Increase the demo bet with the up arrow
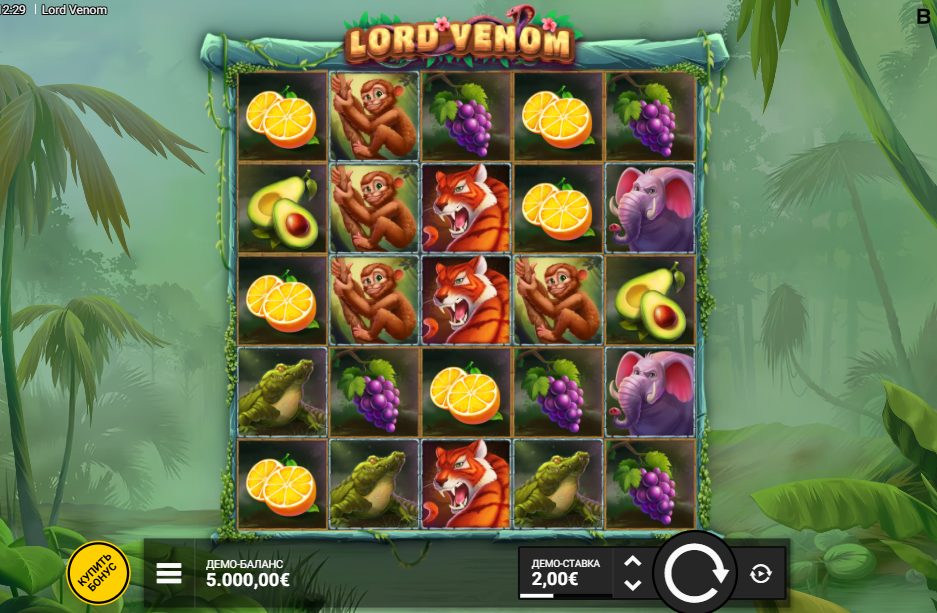 tap(632, 563)
